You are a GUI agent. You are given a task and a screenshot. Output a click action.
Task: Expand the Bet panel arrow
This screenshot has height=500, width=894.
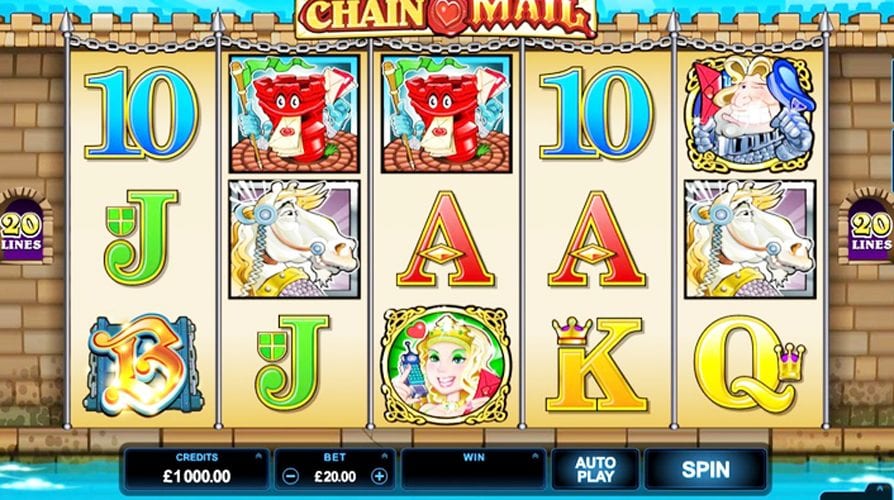click(387, 456)
